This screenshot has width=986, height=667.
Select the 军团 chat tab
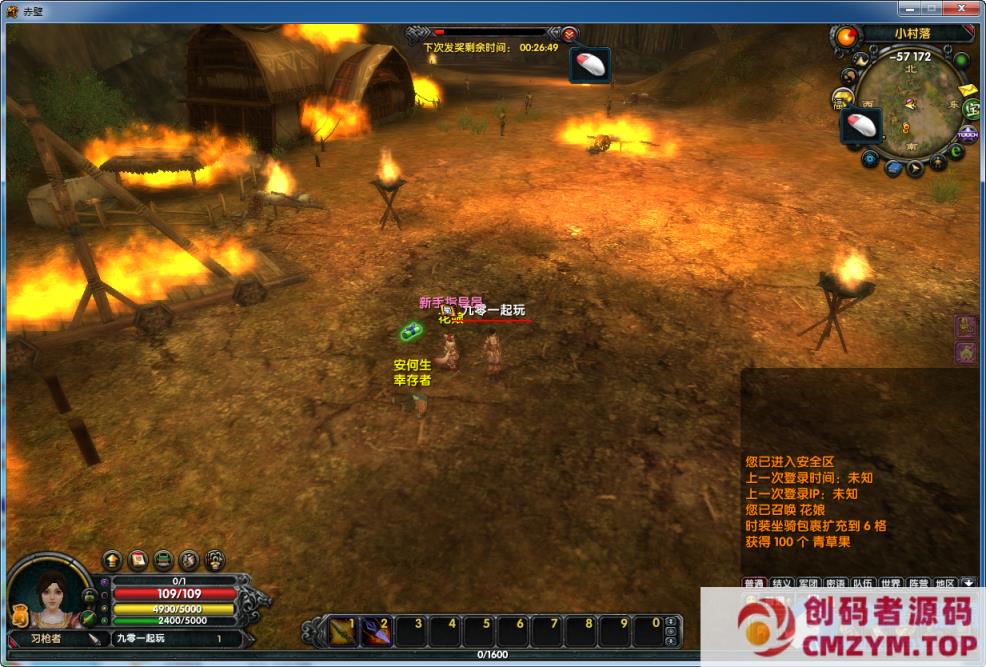tap(808, 583)
